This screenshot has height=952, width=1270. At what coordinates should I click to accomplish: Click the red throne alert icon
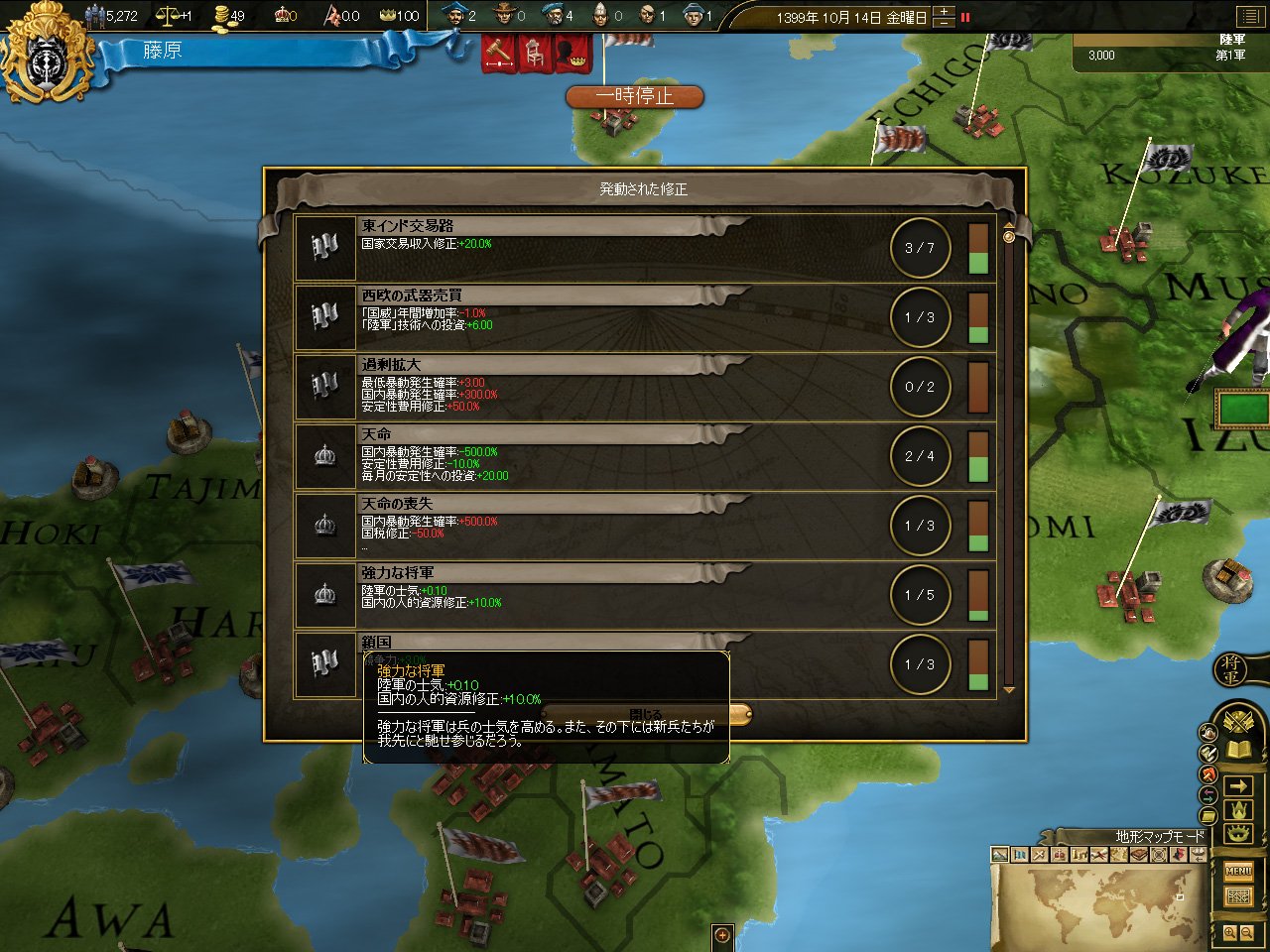535,53
